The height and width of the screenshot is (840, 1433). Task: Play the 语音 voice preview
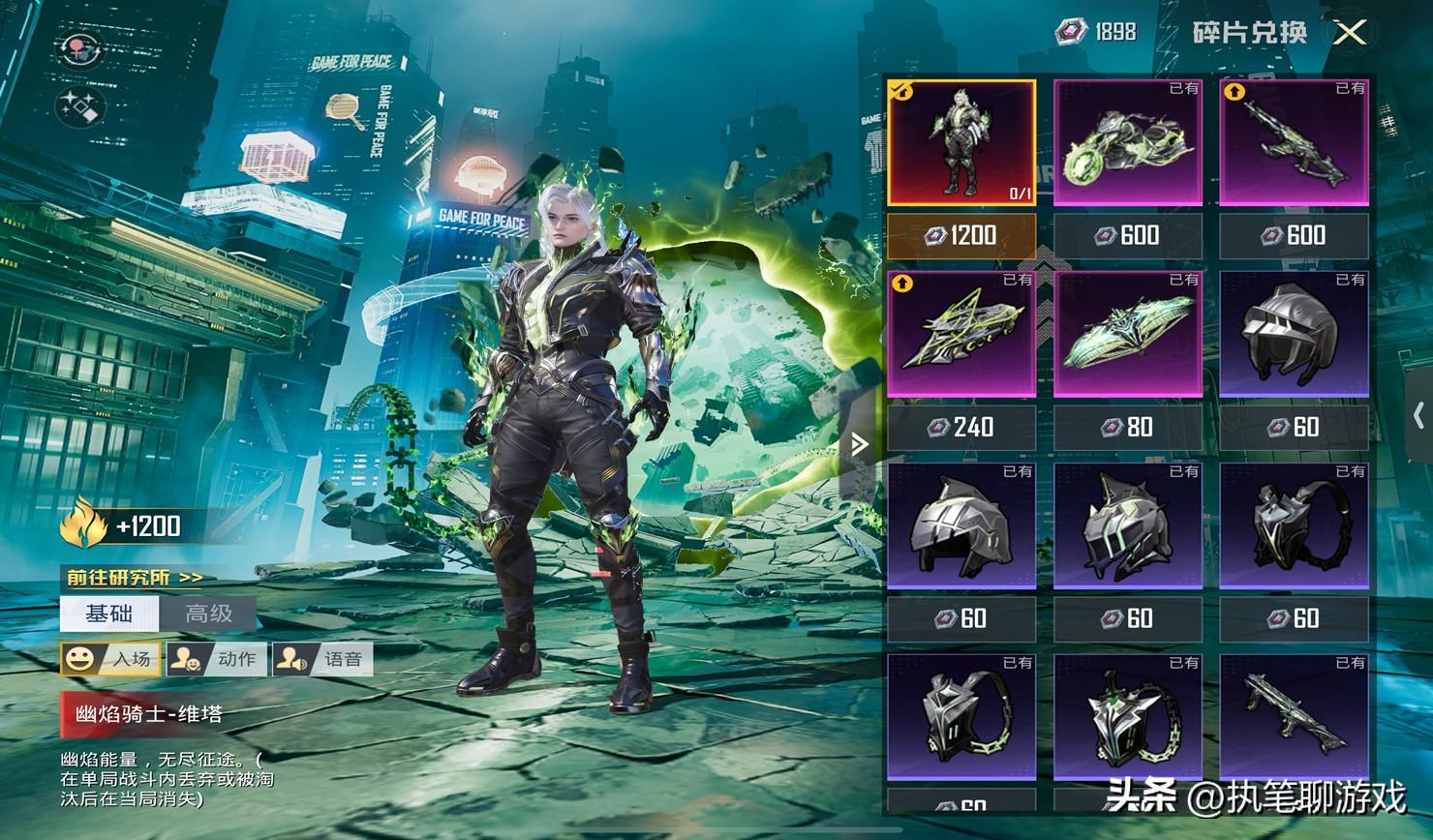[x=322, y=659]
